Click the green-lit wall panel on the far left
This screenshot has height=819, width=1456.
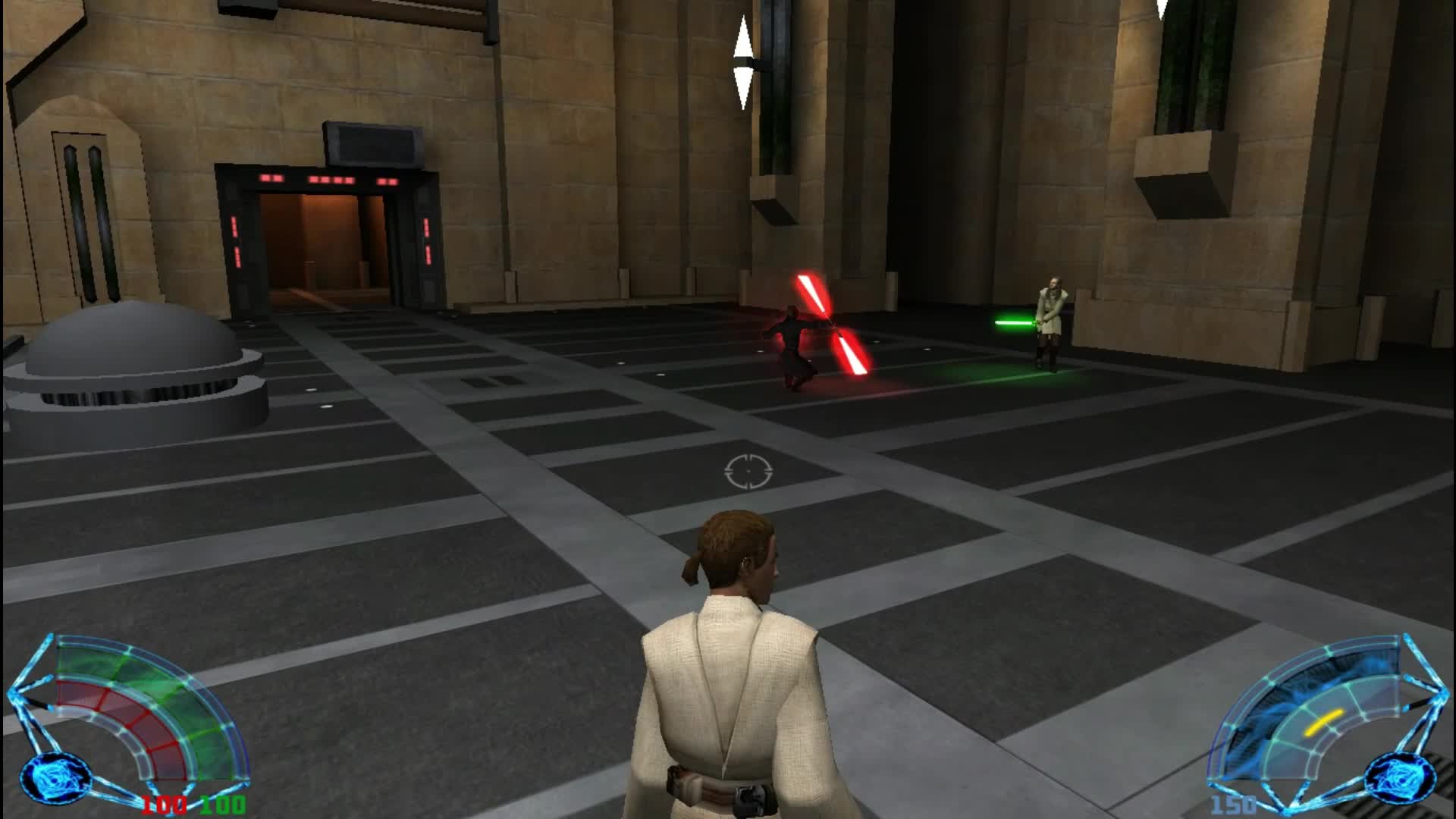pyautogui.click(x=82, y=205)
